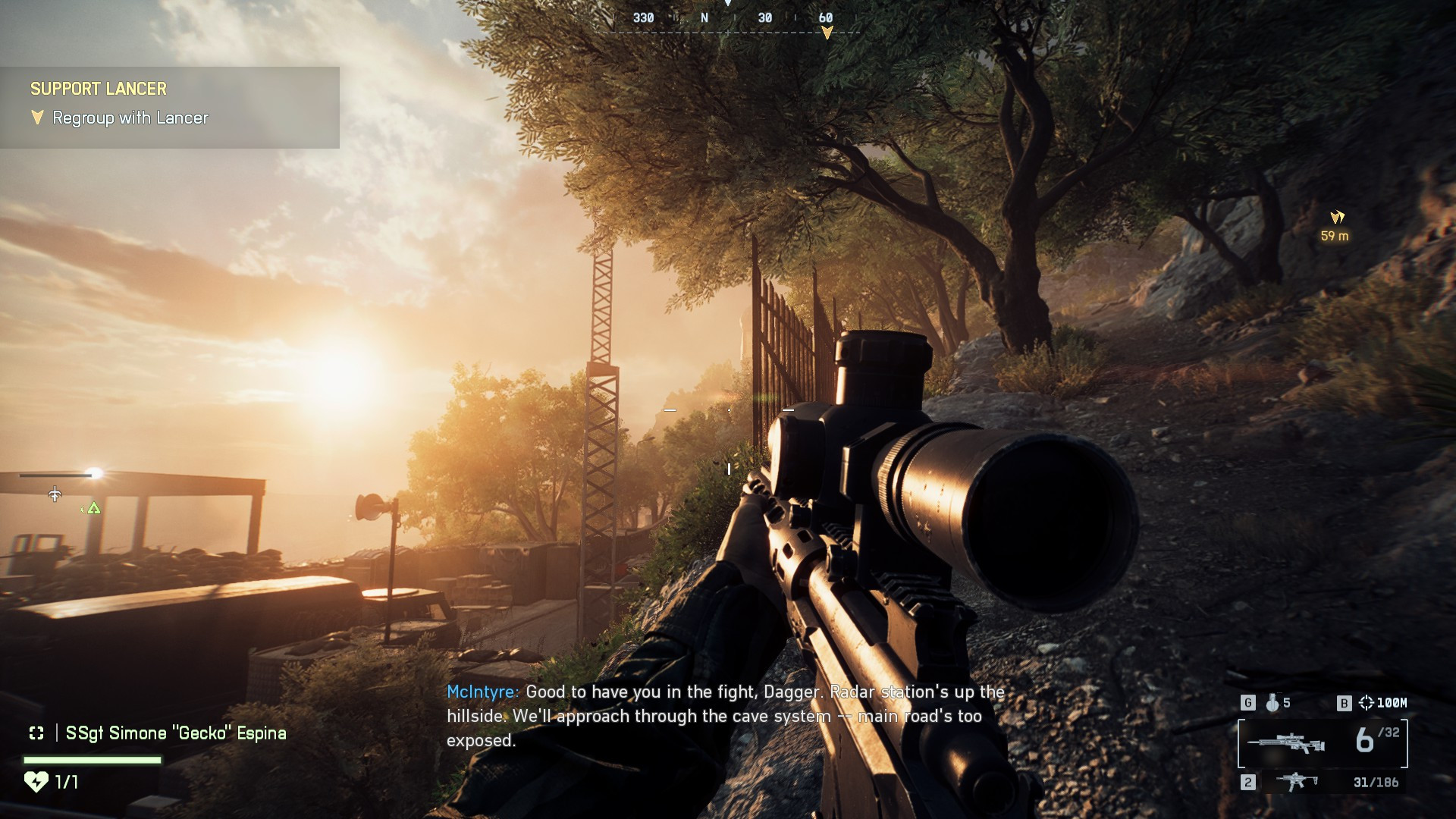The image size is (1456, 819).
Task: Select the yellow objective chevron under SUPPORT LANCER
Action: tap(36, 118)
